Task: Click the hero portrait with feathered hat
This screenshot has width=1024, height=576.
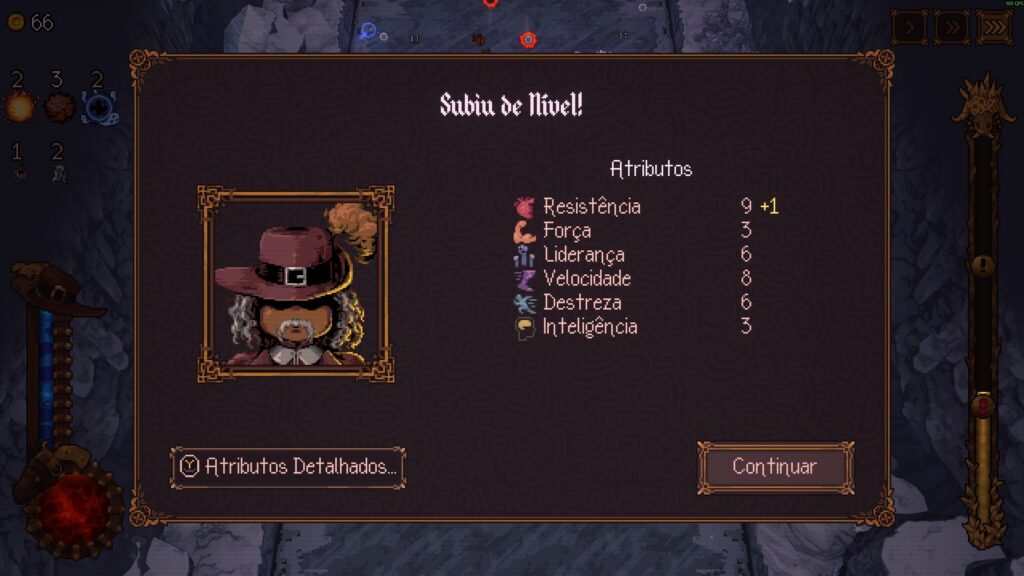Action: 295,284
